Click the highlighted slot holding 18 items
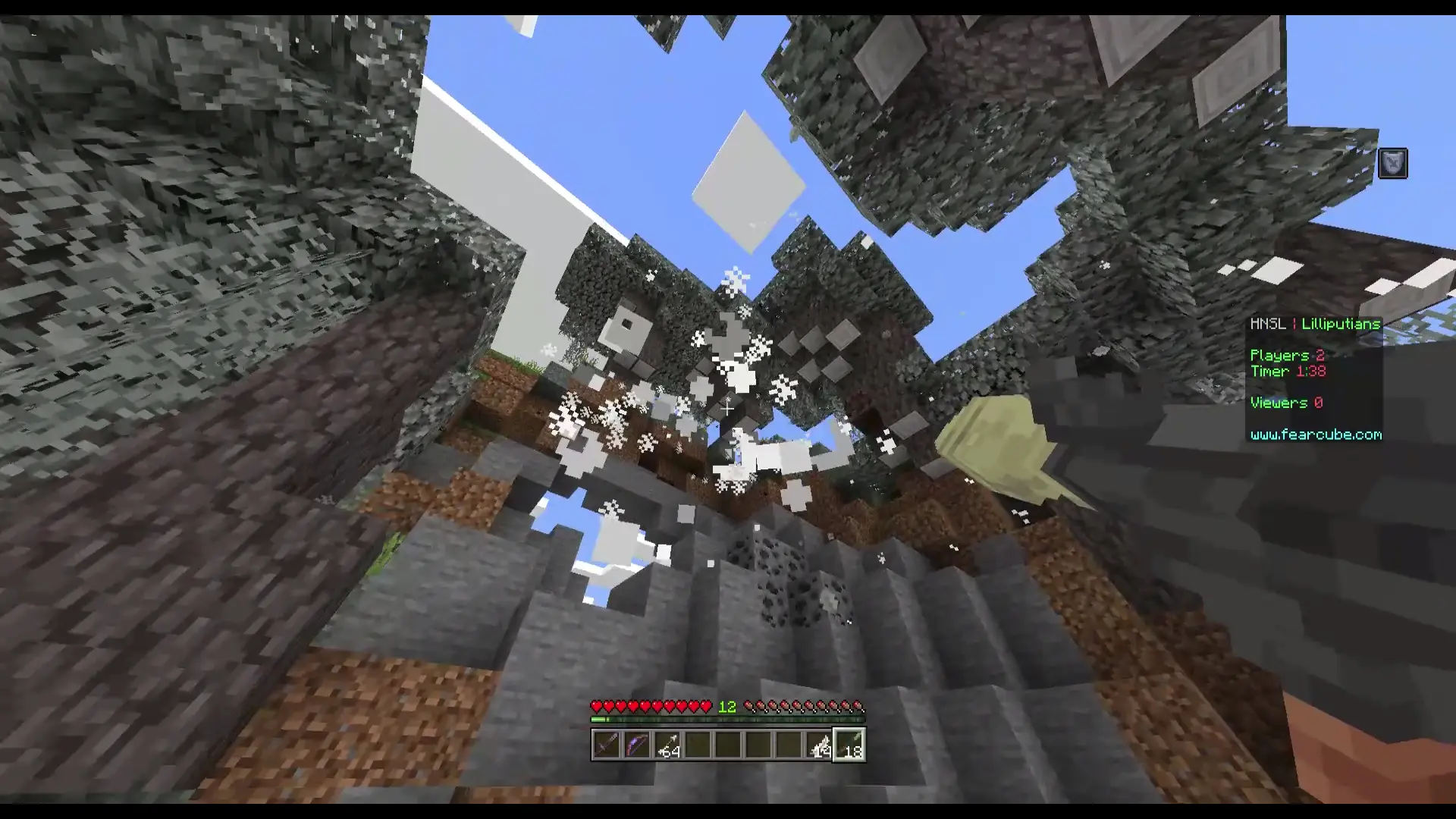 [849, 745]
